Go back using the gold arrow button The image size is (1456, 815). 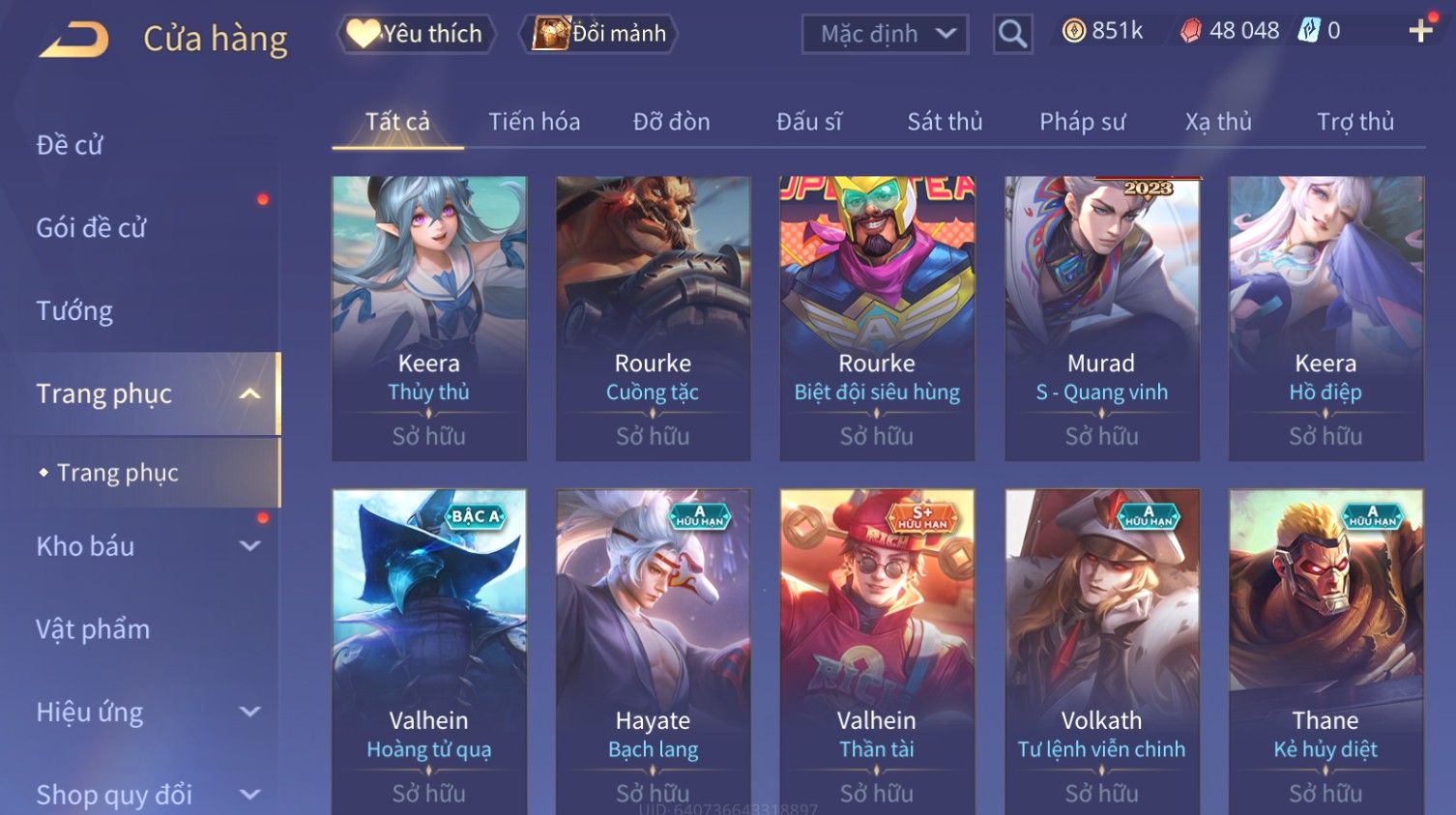[x=74, y=40]
